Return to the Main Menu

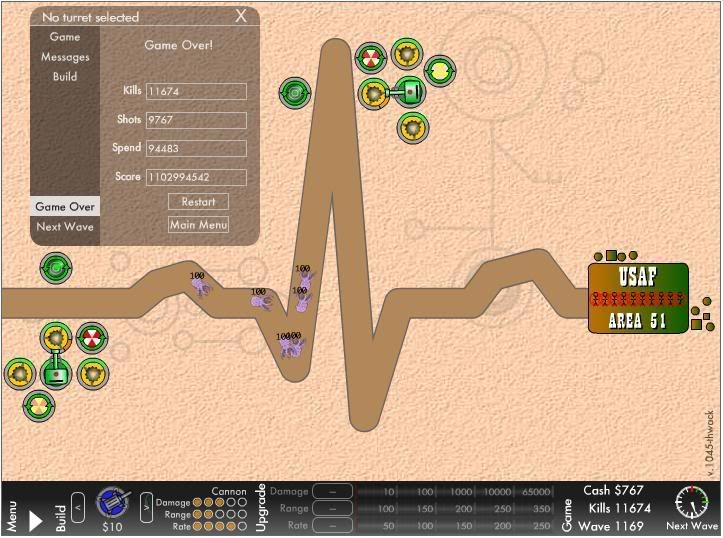[198, 225]
